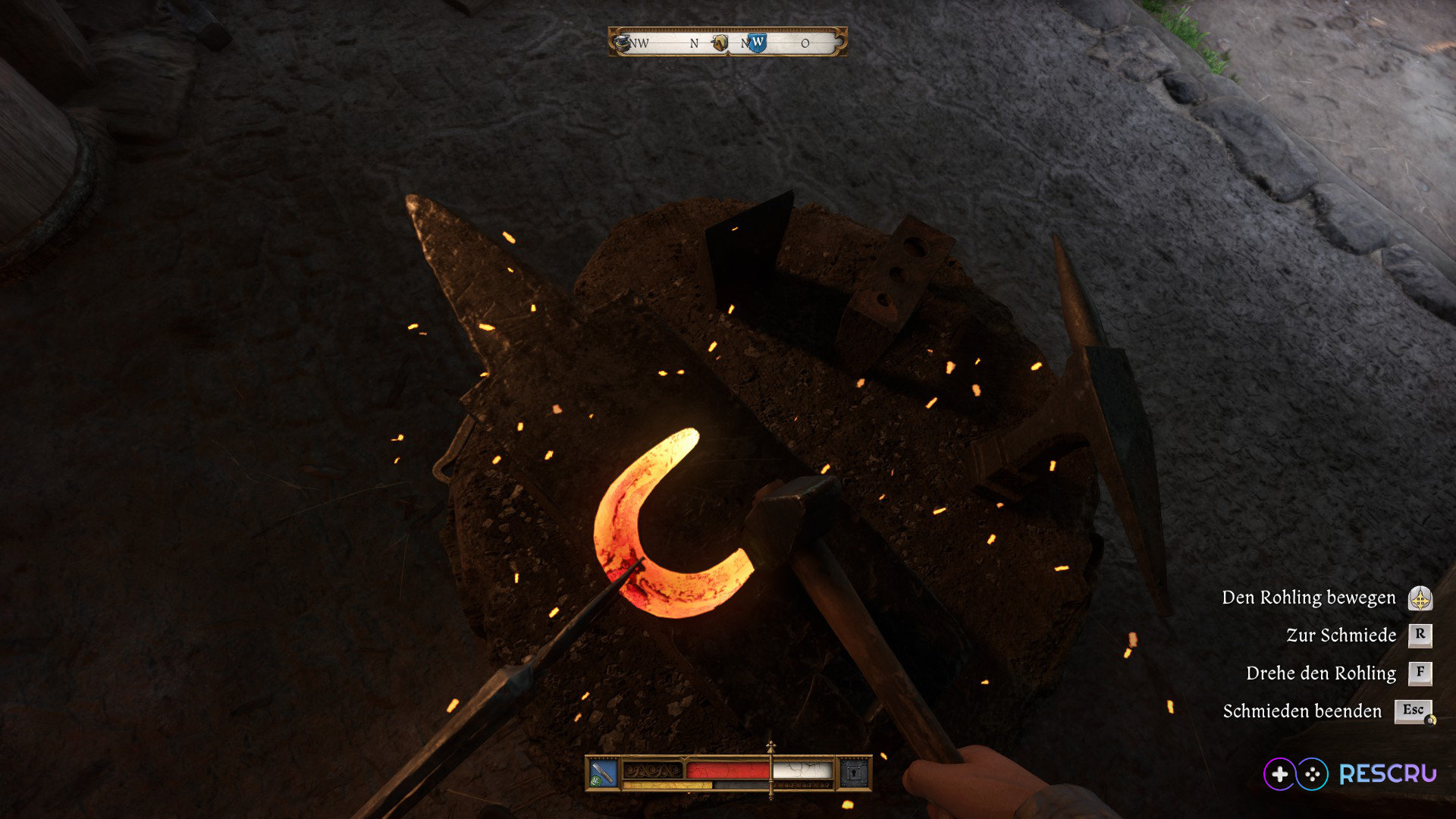This screenshot has width=1456, height=819.
Task: Open the RESCRU overlay logo
Action: click(x=1350, y=773)
